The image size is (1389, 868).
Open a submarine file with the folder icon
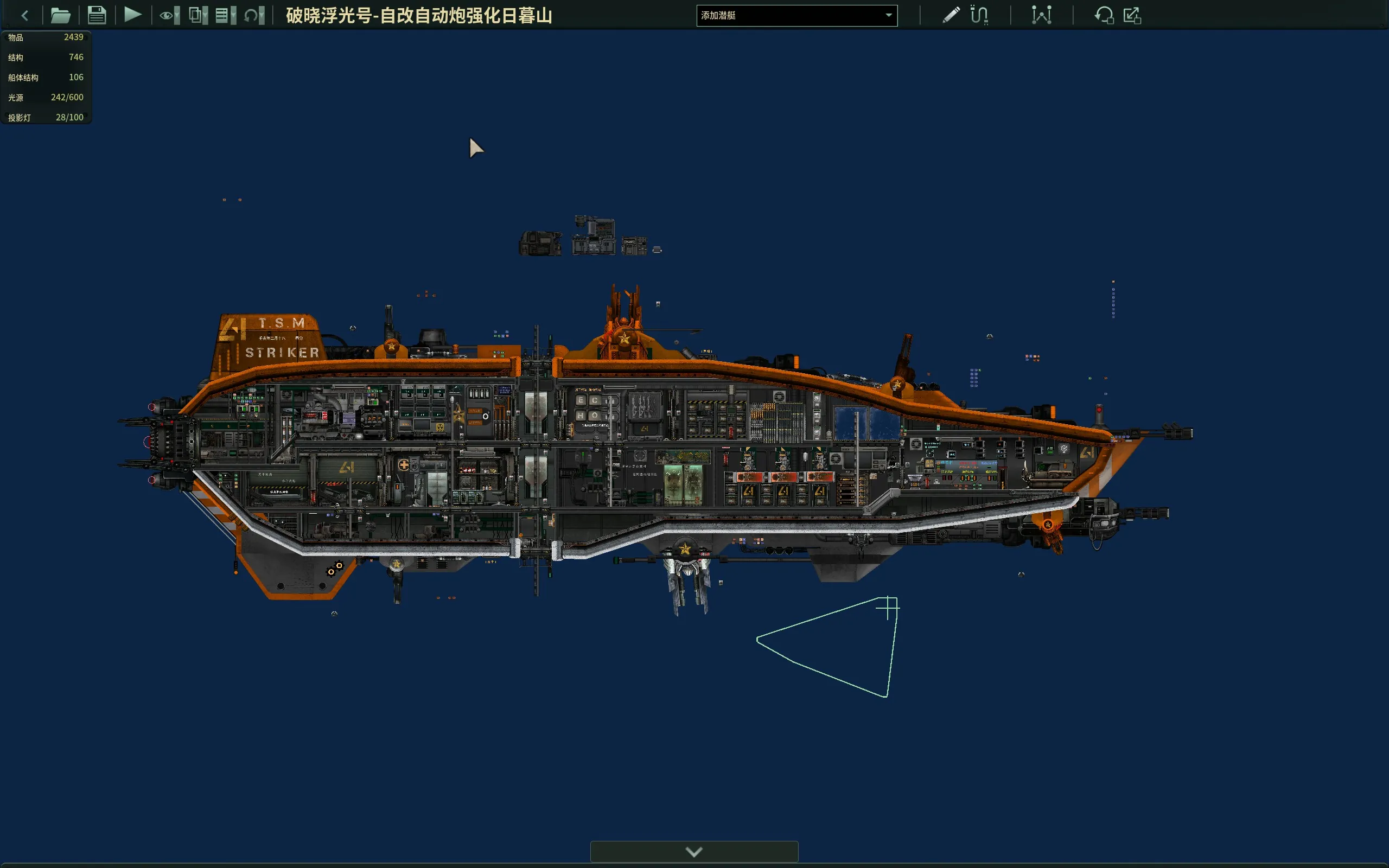60,16
